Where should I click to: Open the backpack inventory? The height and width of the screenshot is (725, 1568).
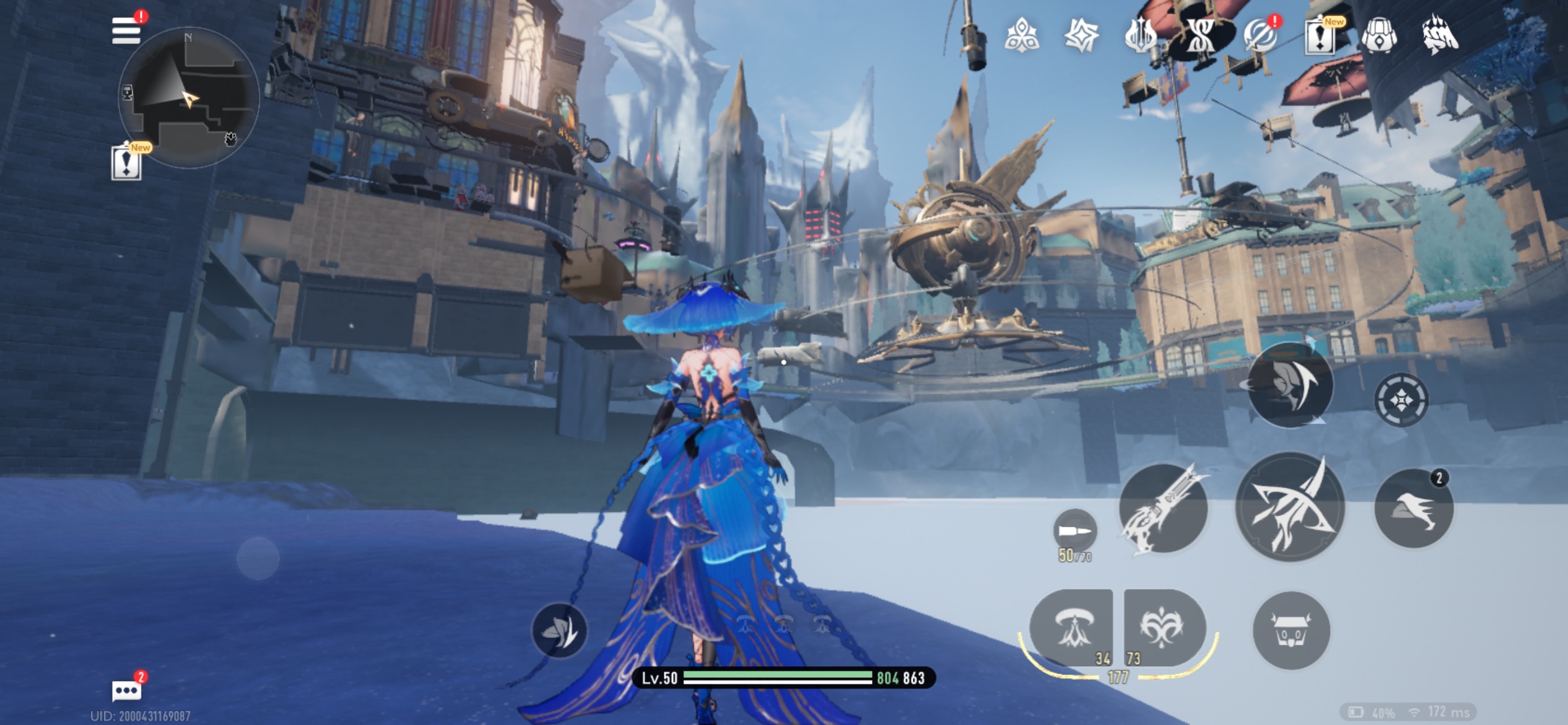(1379, 36)
